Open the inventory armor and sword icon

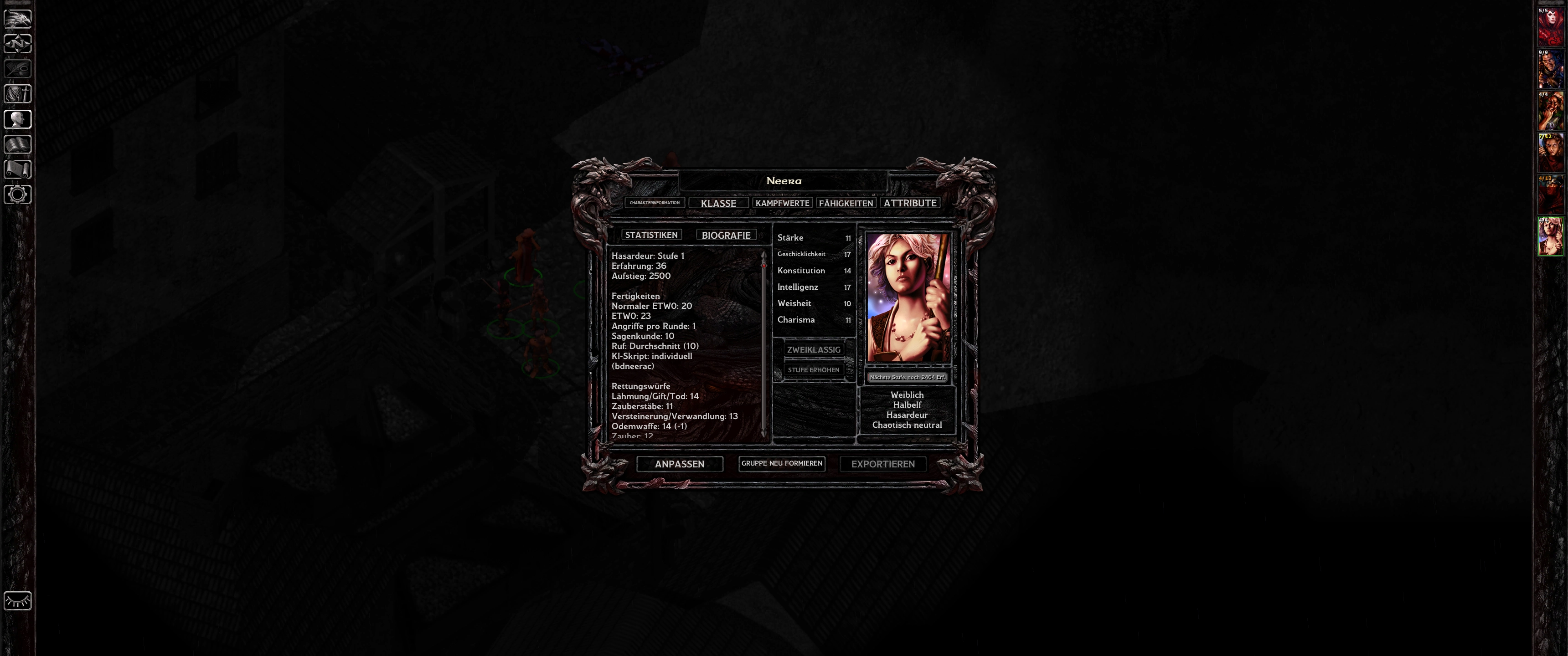point(18,94)
